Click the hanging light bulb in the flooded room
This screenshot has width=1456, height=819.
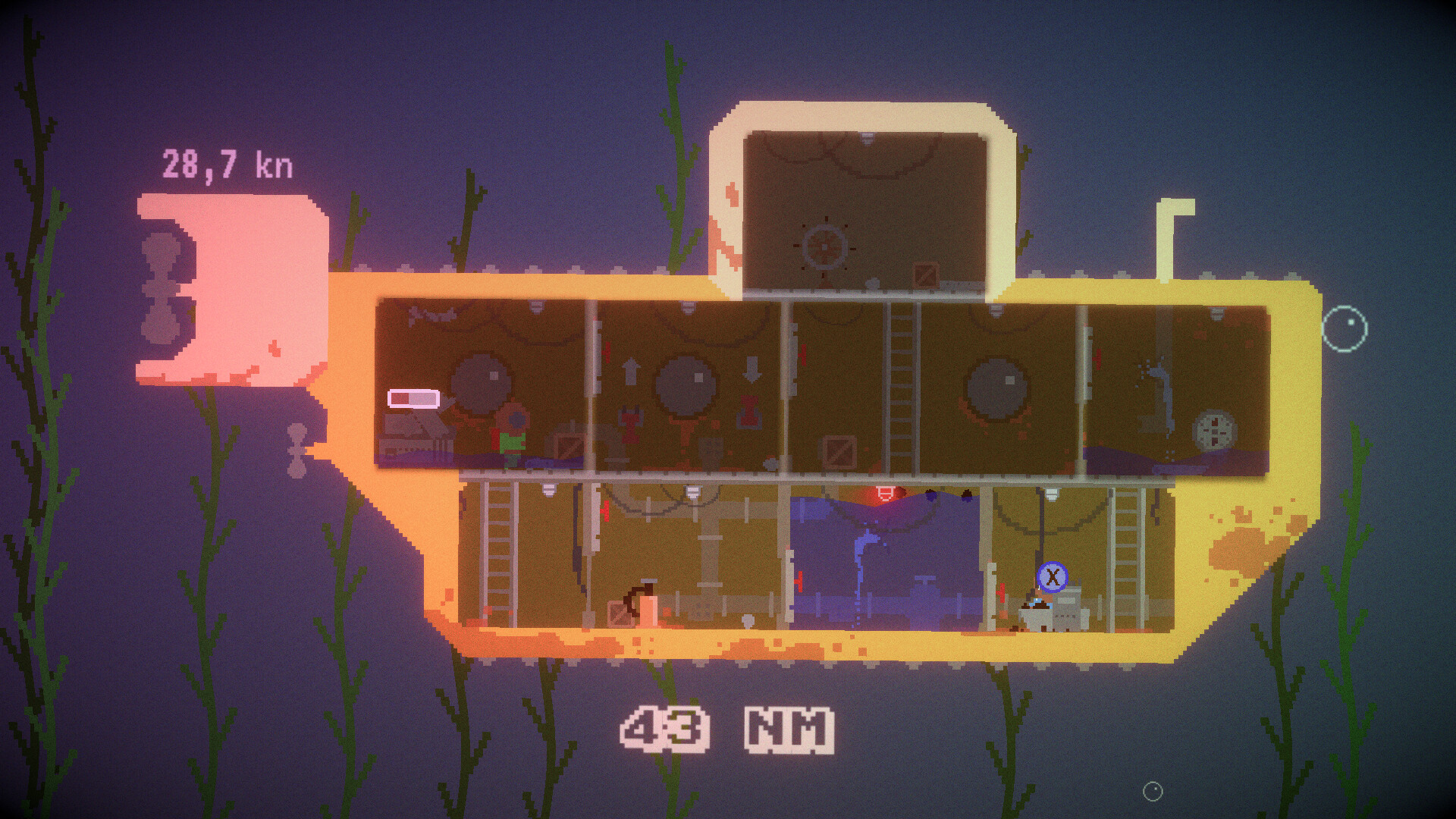click(x=885, y=492)
